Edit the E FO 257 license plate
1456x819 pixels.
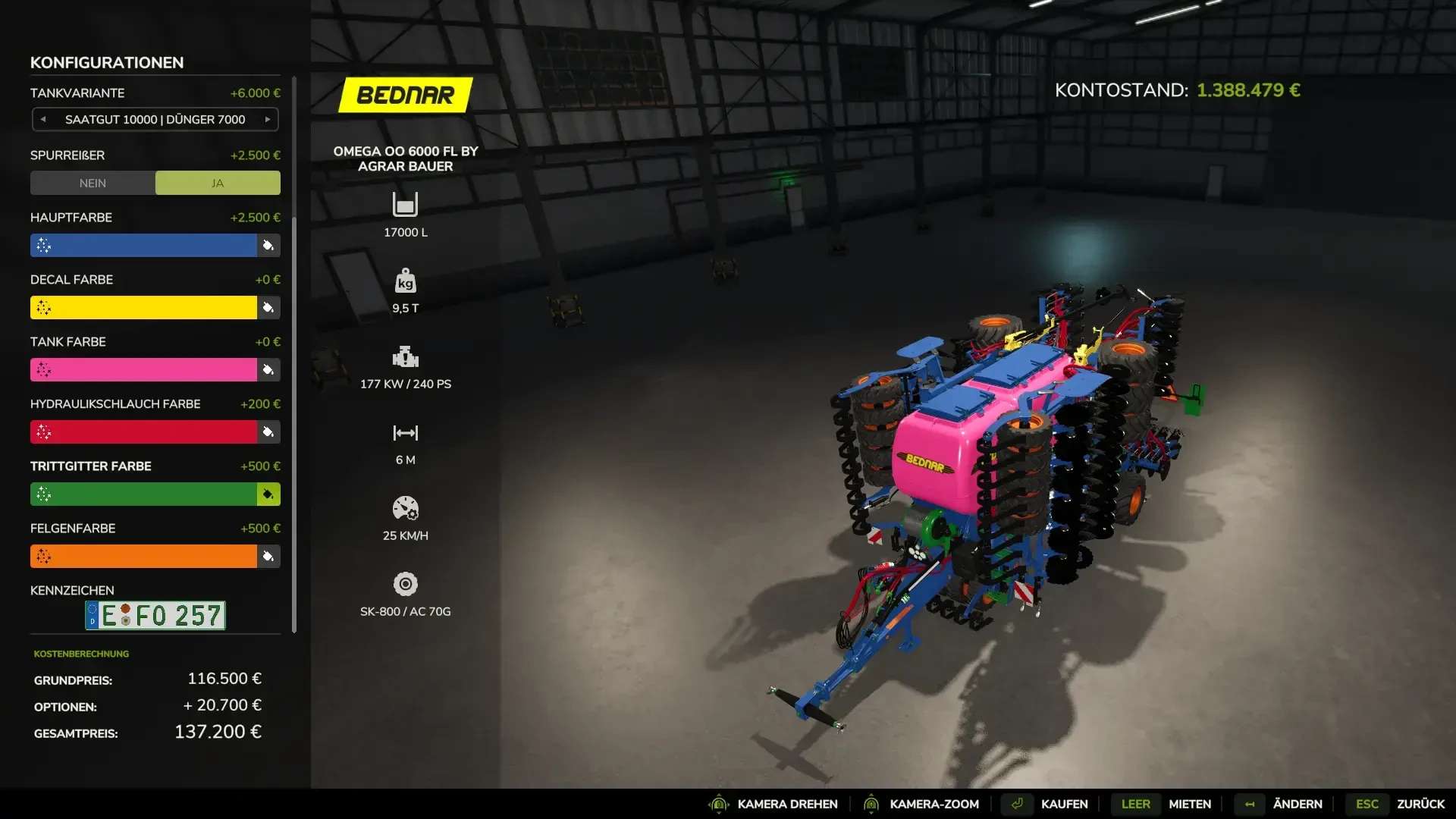[155, 615]
